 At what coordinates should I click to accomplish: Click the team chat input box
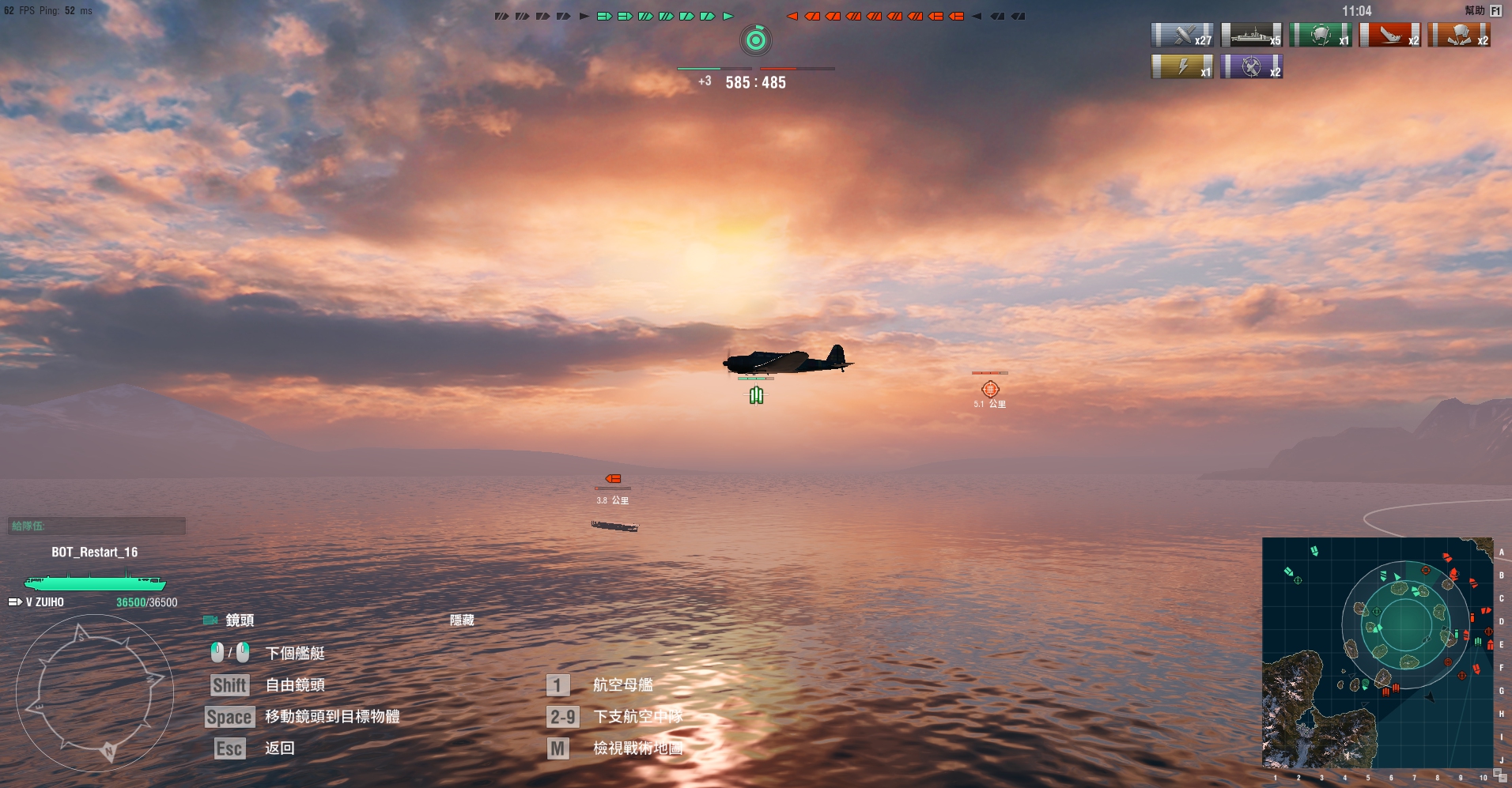tap(96, 526)
